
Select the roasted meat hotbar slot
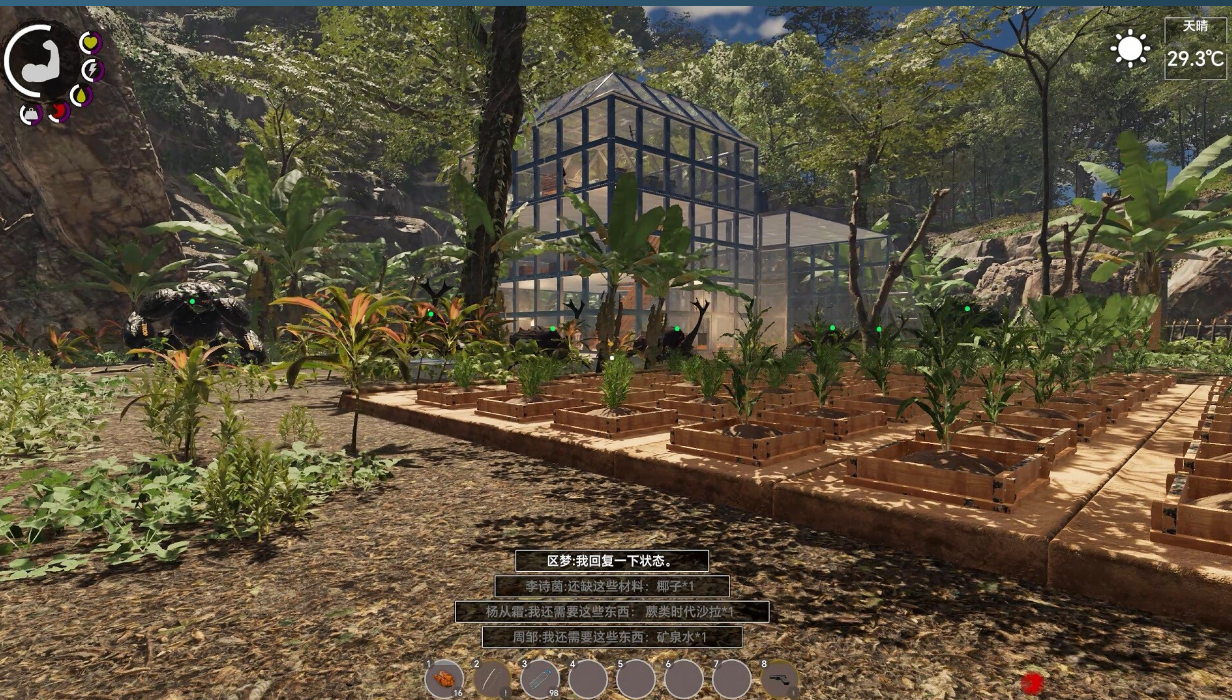(444, 678)
